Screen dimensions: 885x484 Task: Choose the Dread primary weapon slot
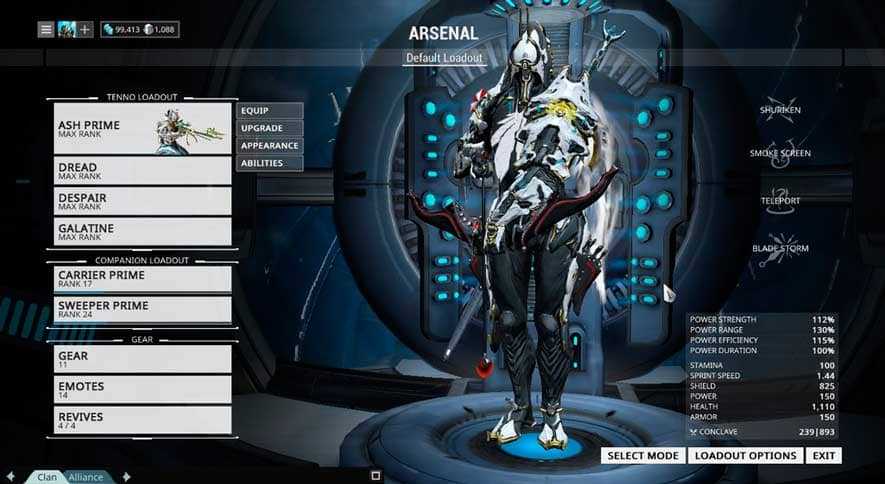[x=142, y=170]
